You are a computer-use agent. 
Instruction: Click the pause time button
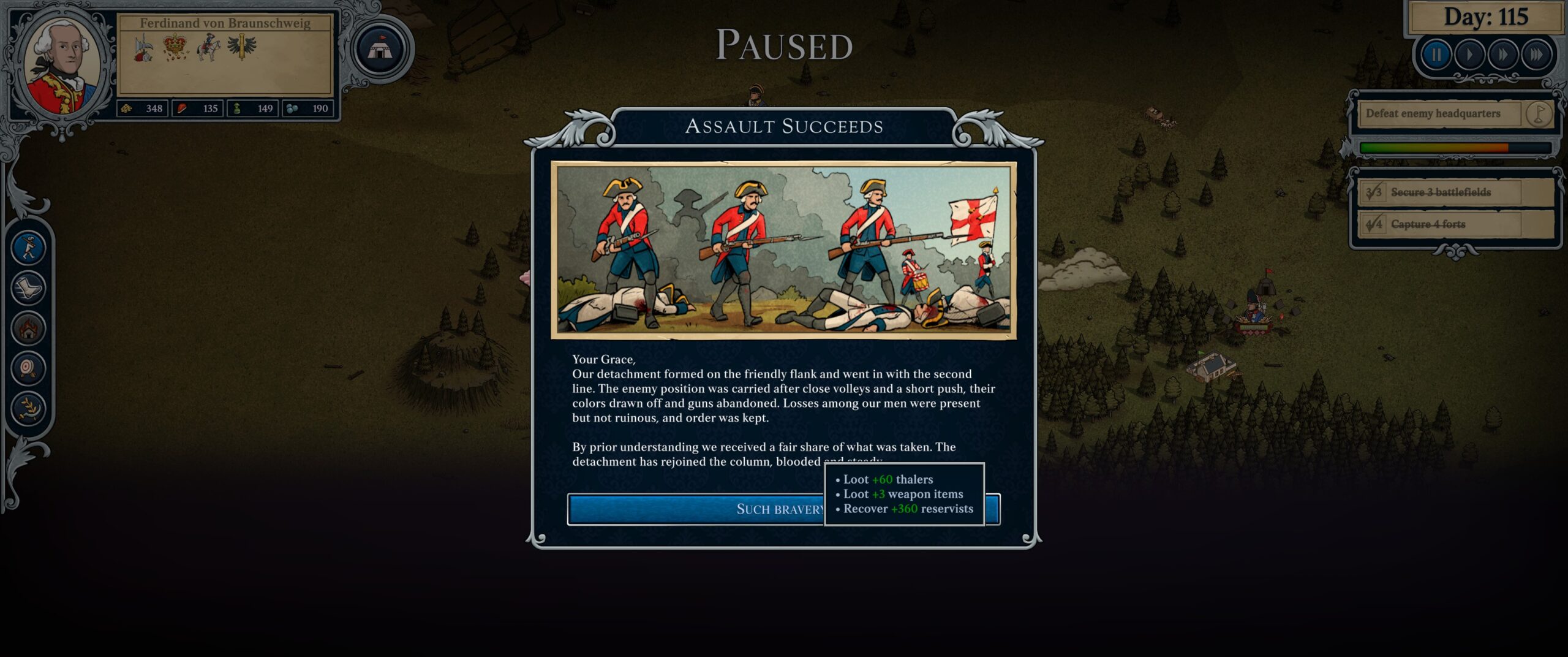click(x=1435, y=55)
